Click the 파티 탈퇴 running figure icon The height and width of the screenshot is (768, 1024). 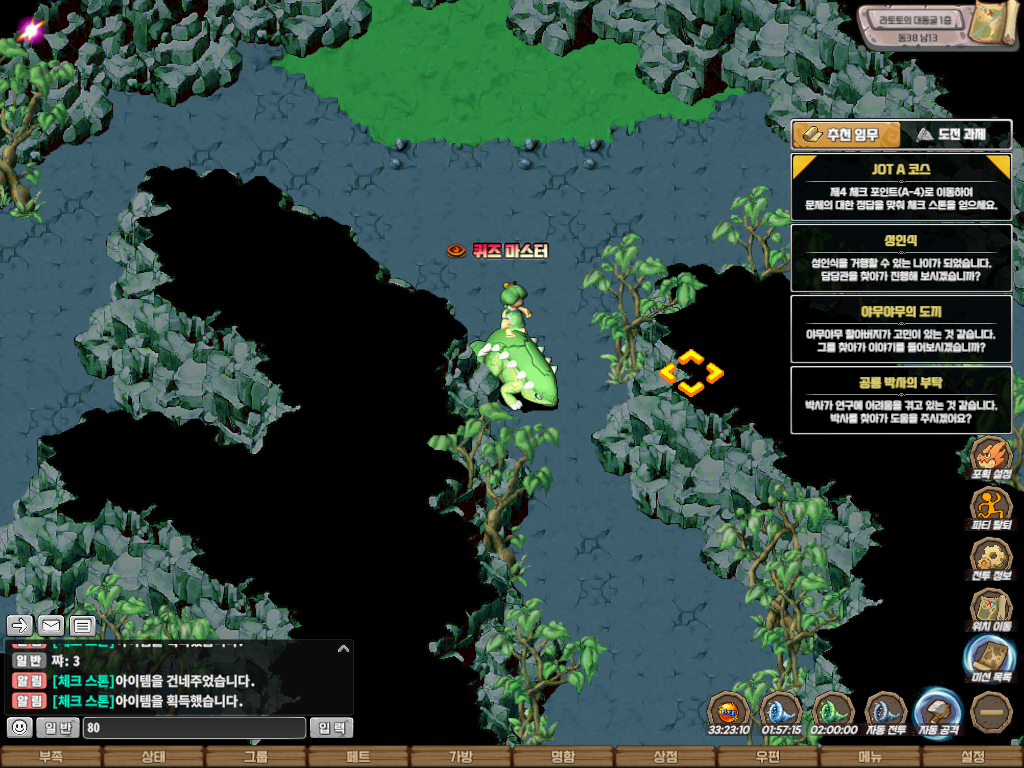(991, 506)
